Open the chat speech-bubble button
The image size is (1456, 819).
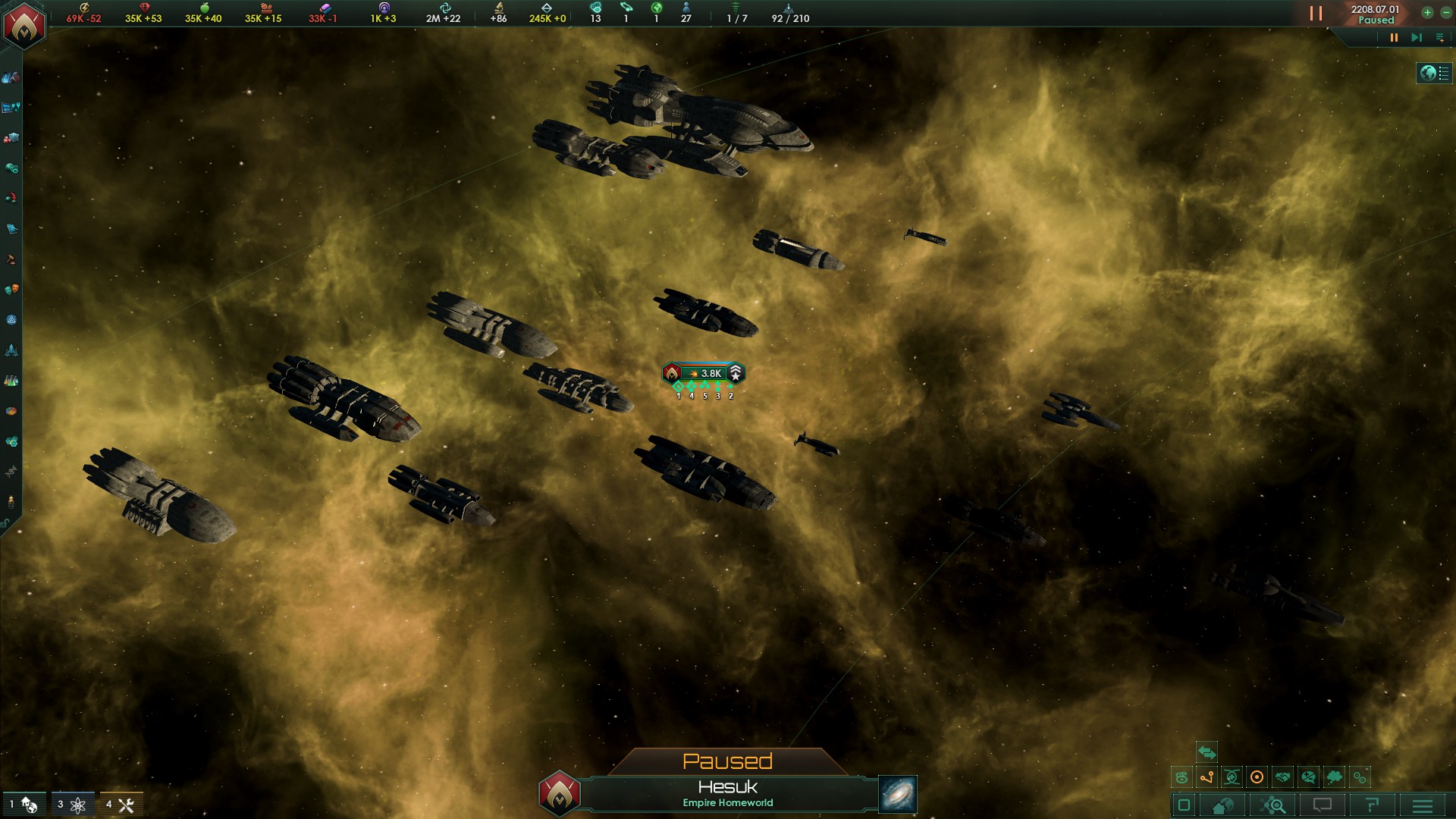[x=1322, y=805]
